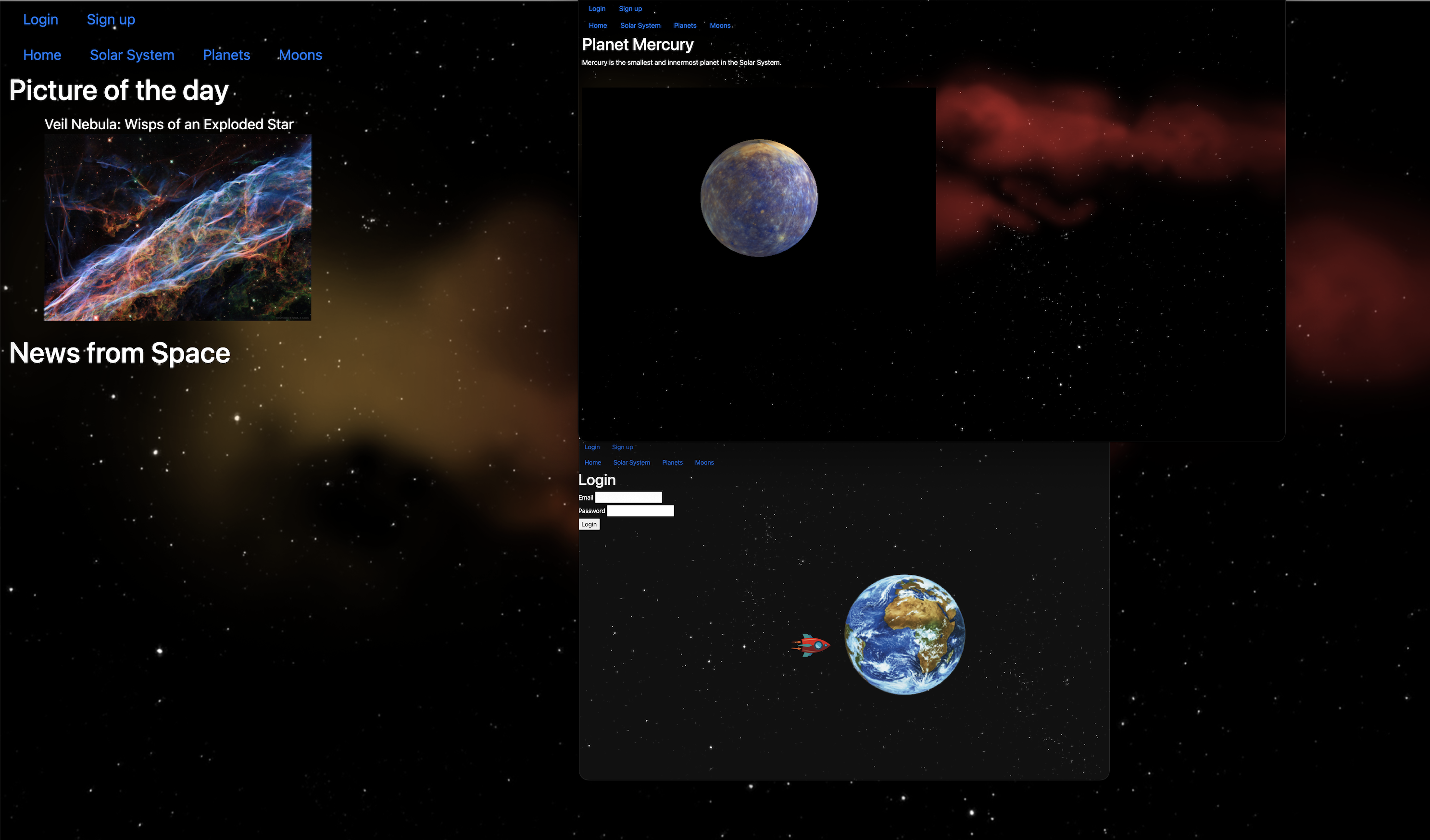The image size is (1430, 840).
Task: Click the Sign up link
Action: tap(111, 19)
